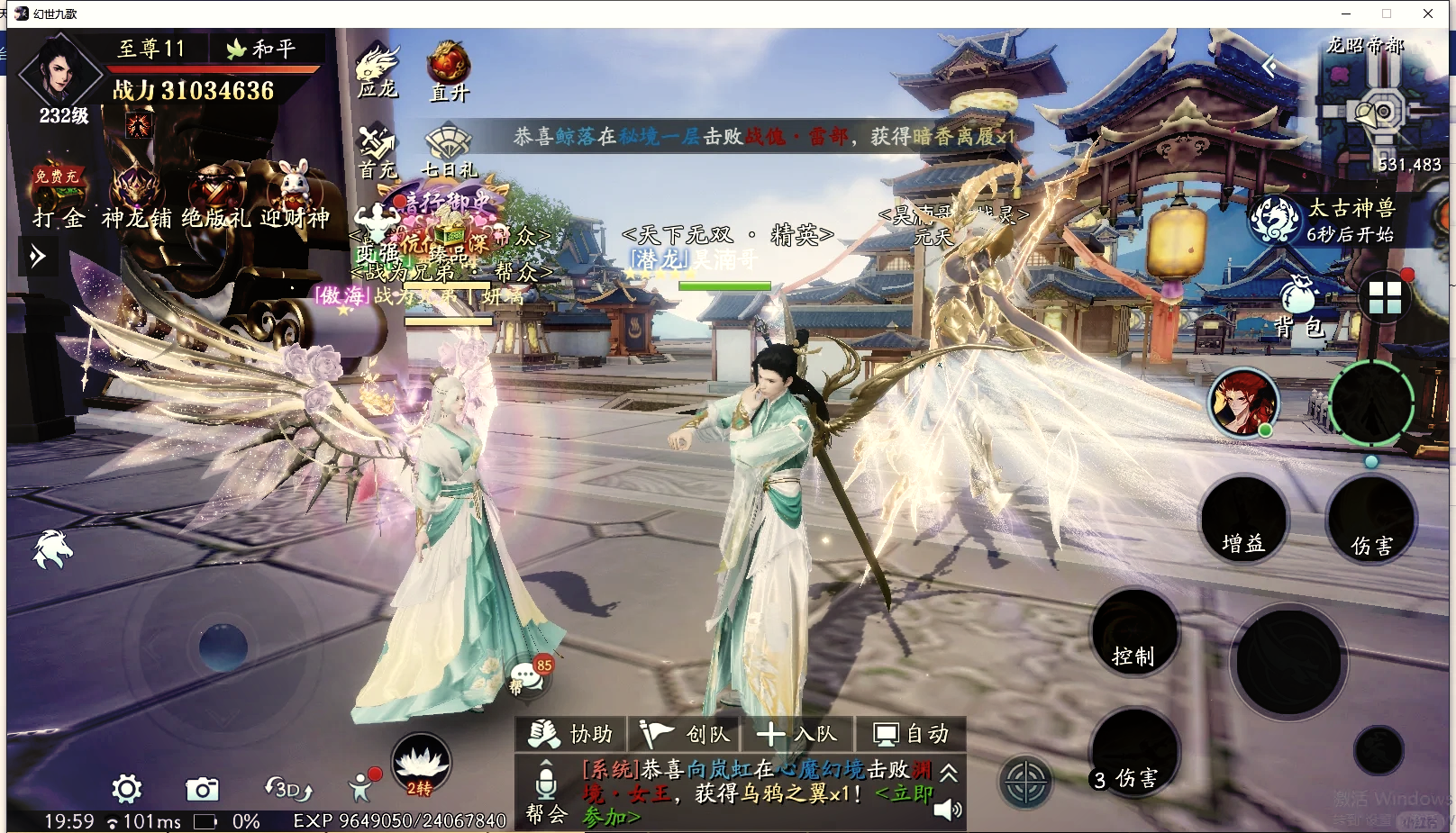Click 创队 to create a team
1456x833 pixels.
tap(685, 735)
